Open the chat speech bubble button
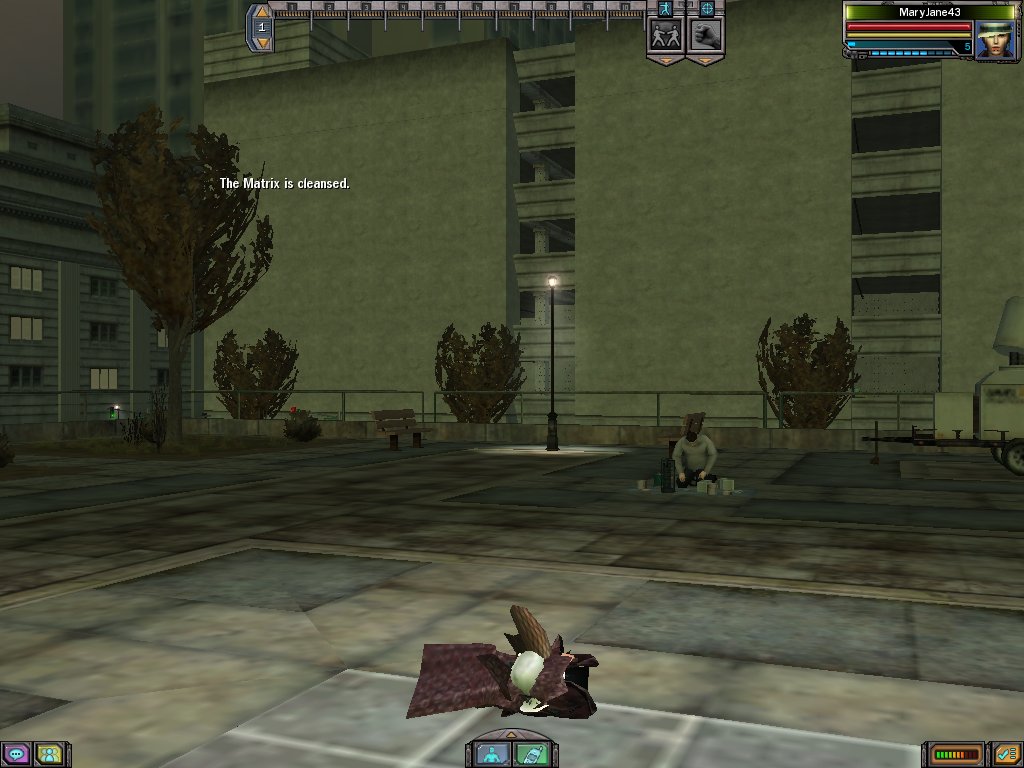 click(15, 754)
